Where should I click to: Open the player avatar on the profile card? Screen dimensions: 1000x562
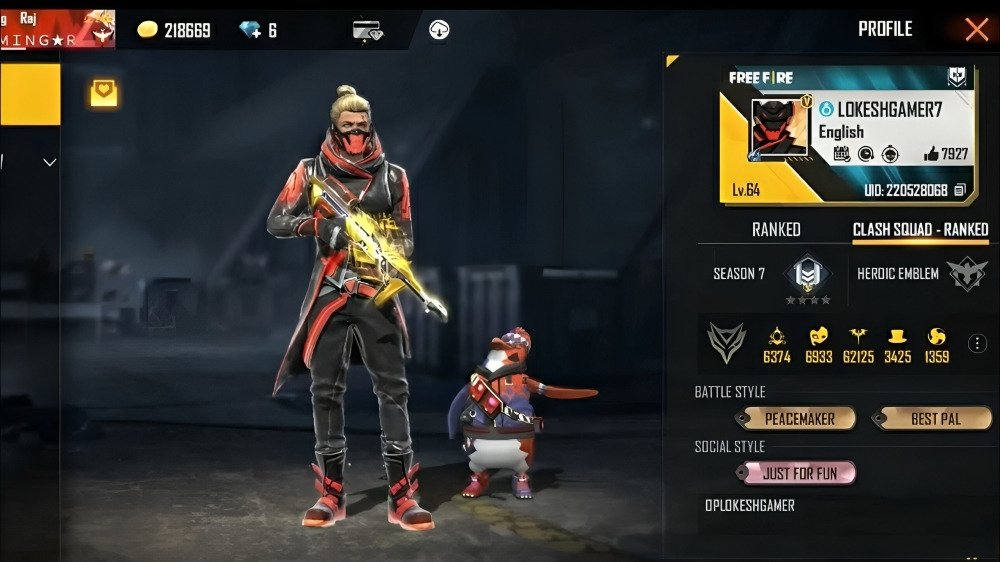(x=780, y=129)
